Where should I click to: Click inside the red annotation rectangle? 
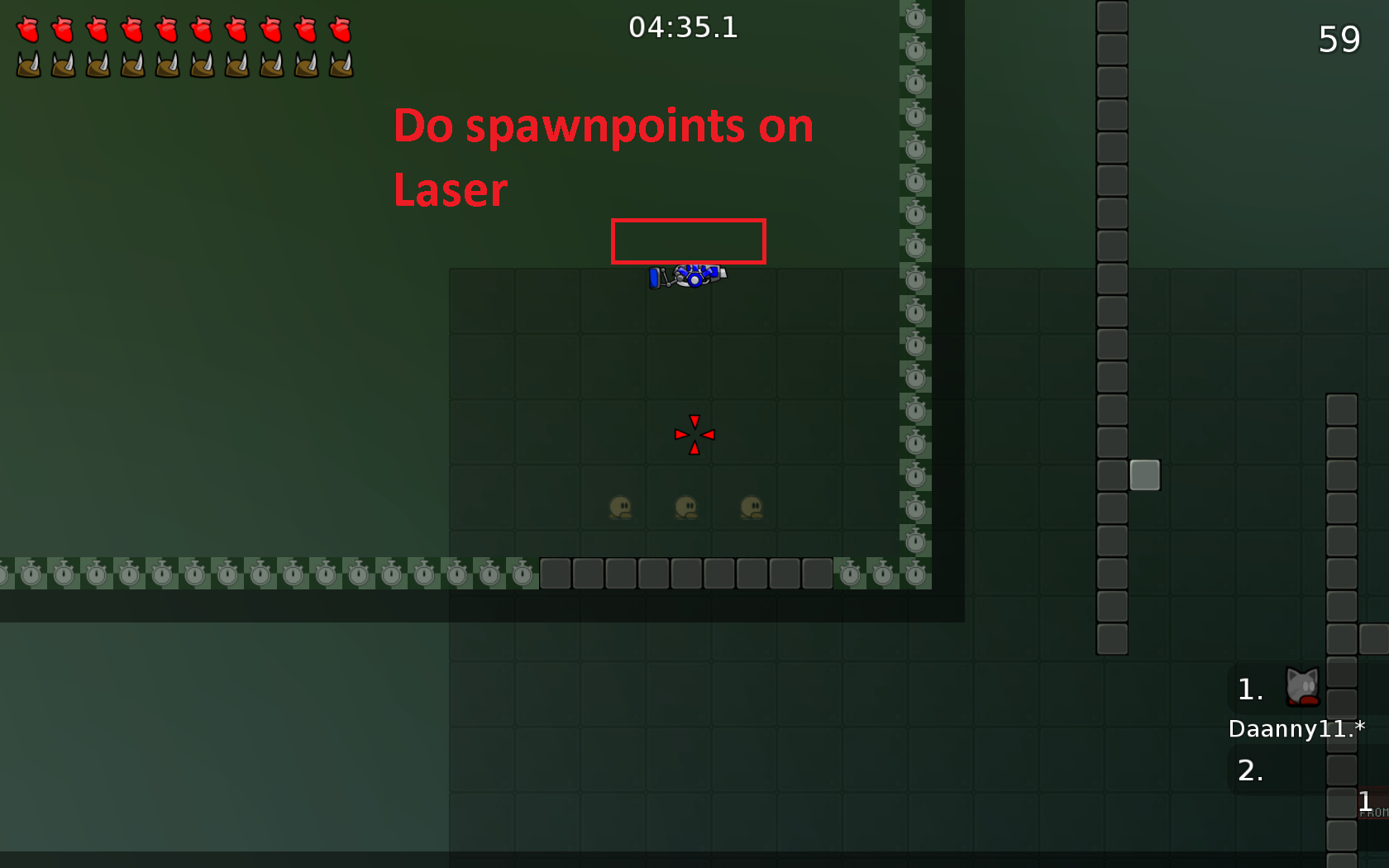click(688, 241)
